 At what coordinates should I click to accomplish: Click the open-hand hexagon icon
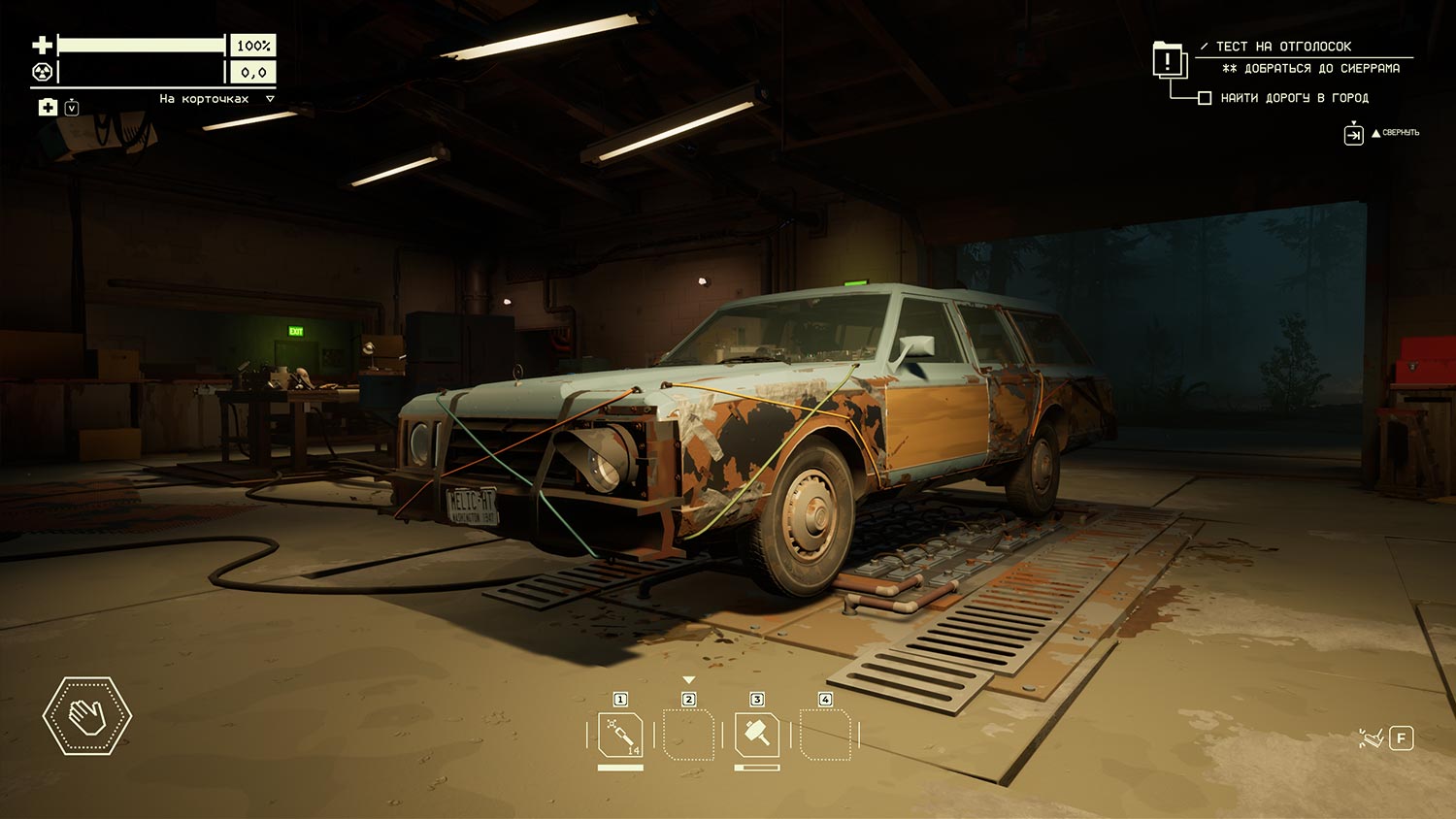point(87,716)
